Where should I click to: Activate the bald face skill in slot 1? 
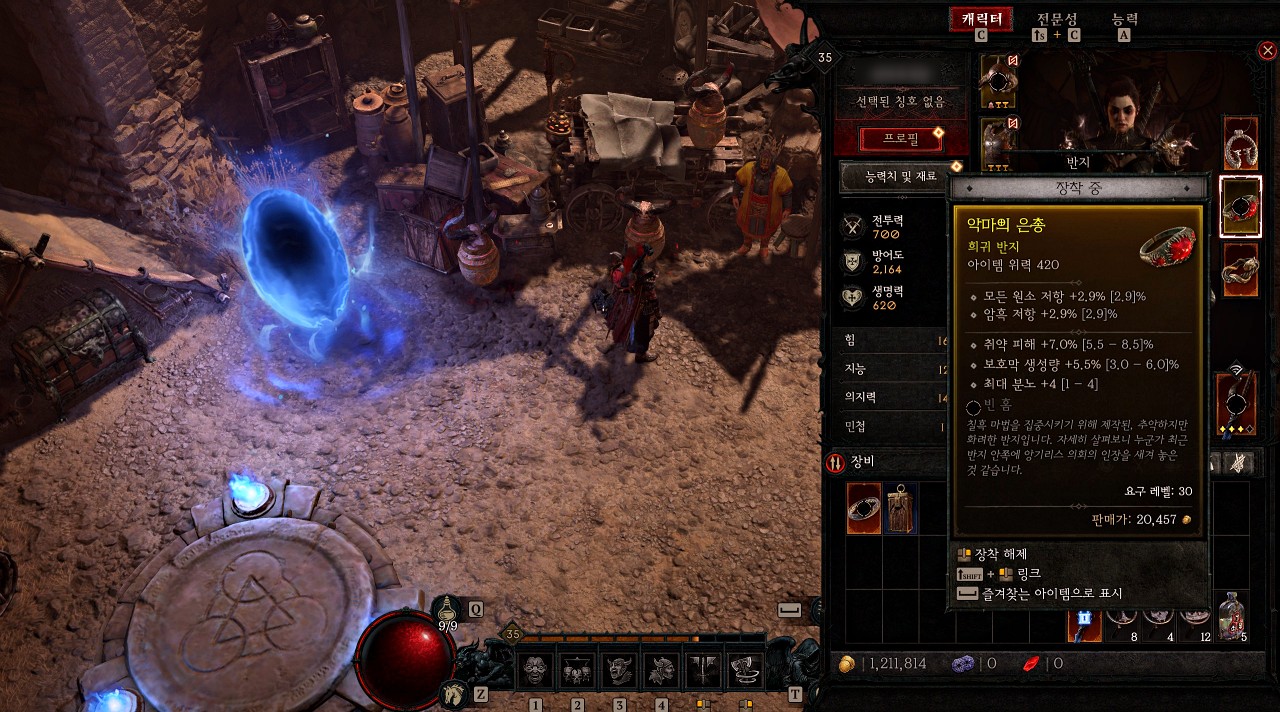tap(535, 669)
